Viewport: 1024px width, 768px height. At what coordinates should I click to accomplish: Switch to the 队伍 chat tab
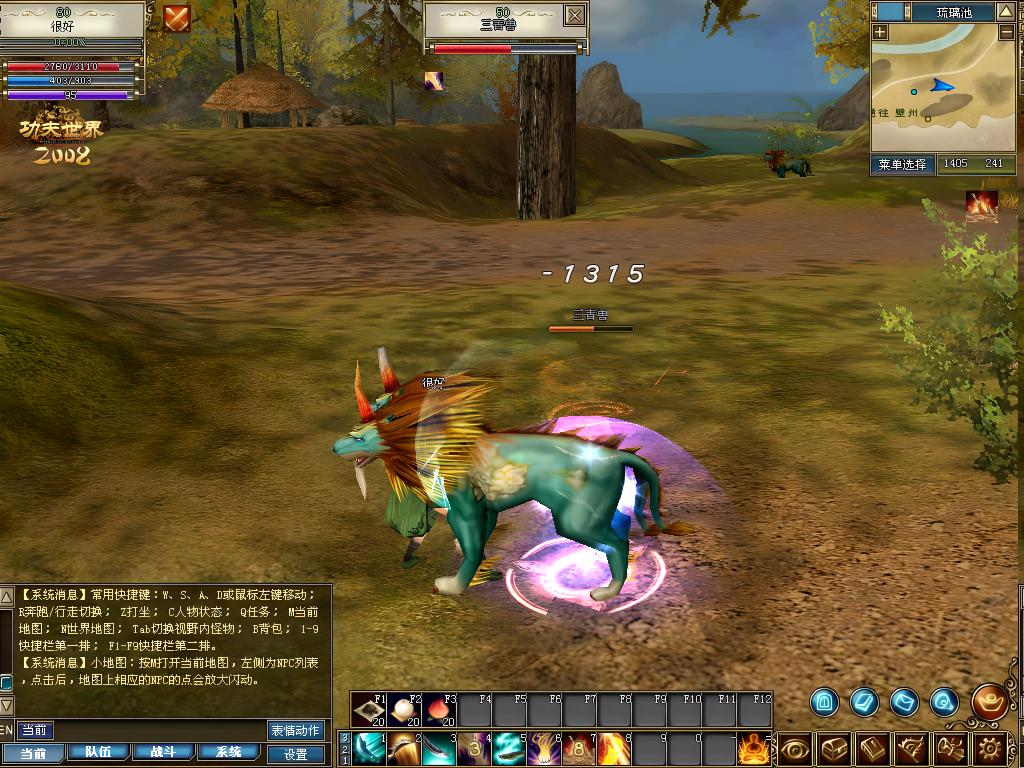pyautogui.click(x=98, y=753)
